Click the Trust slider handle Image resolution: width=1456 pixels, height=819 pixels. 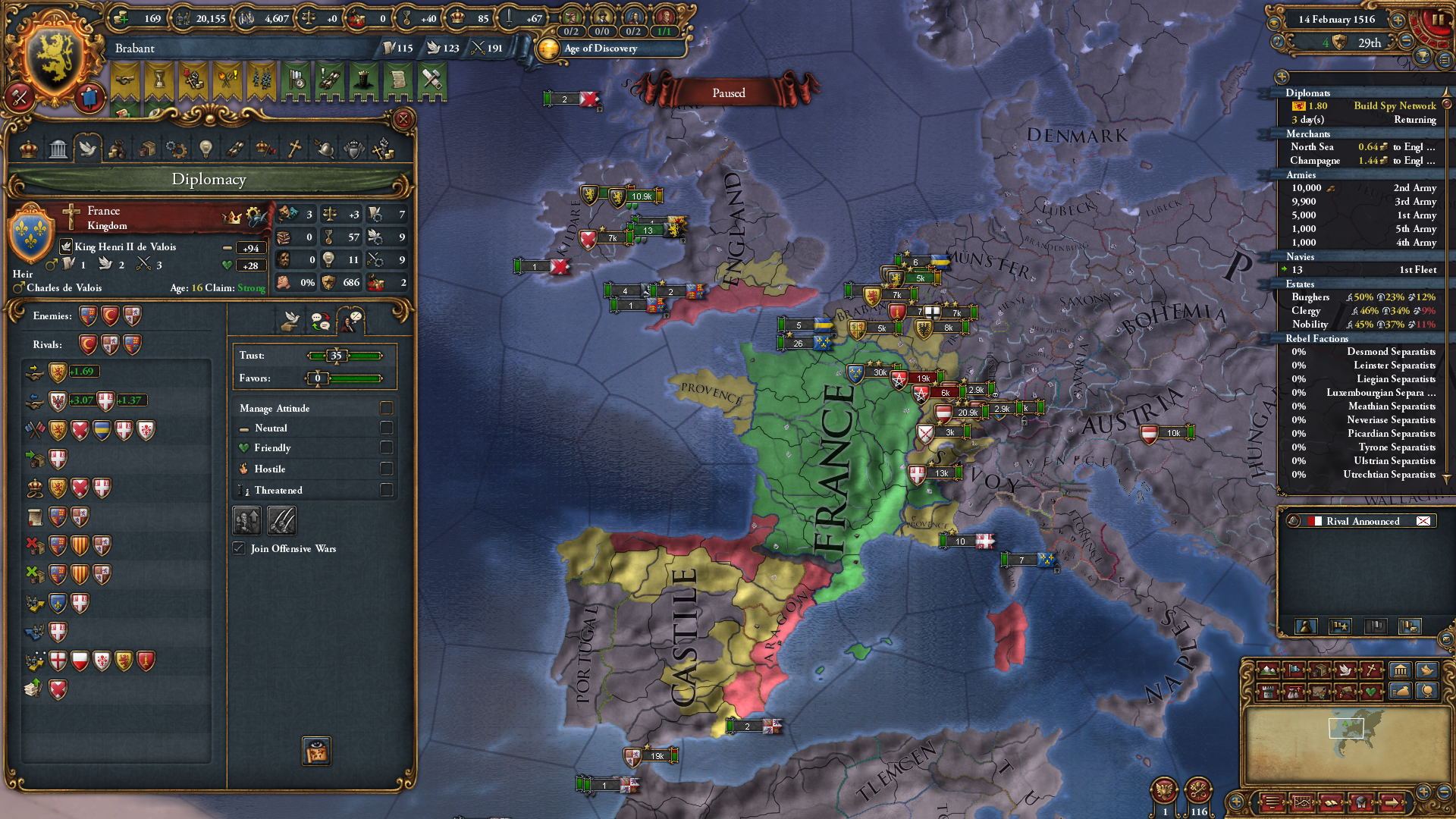[337, 356]
